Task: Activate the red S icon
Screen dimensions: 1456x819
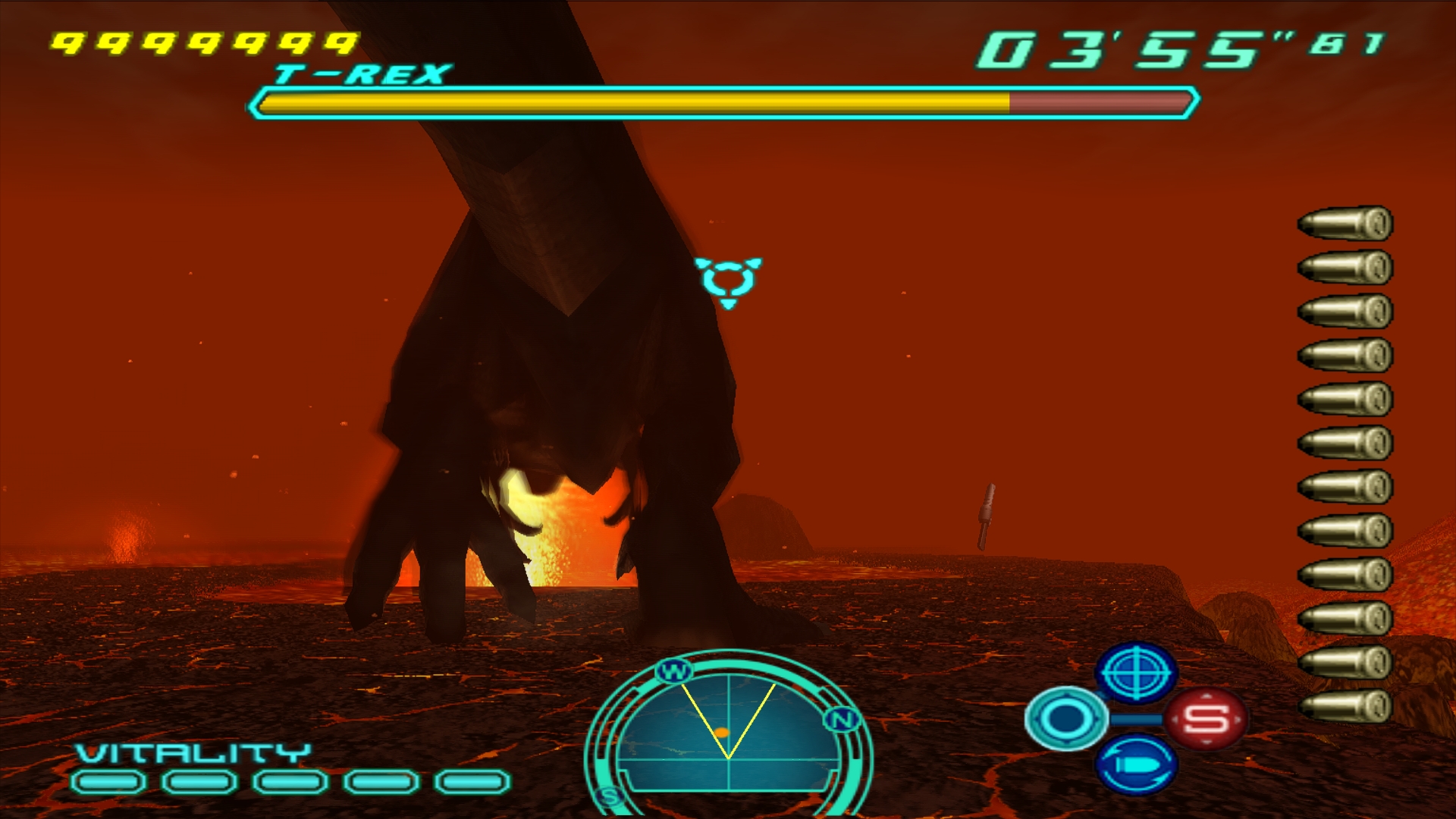Action: [1206, 718]
